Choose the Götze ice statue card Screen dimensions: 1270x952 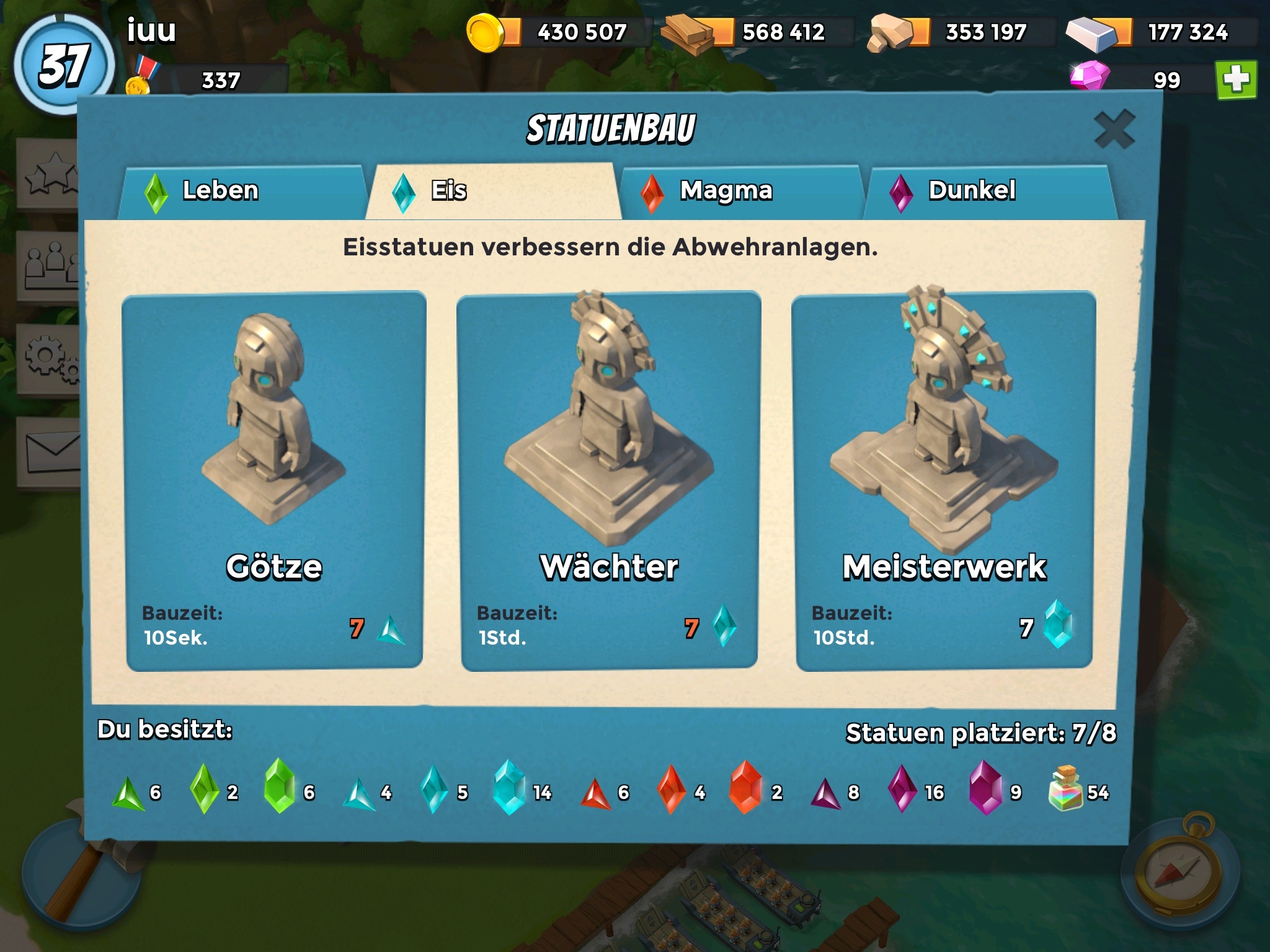tap(274, 480)
